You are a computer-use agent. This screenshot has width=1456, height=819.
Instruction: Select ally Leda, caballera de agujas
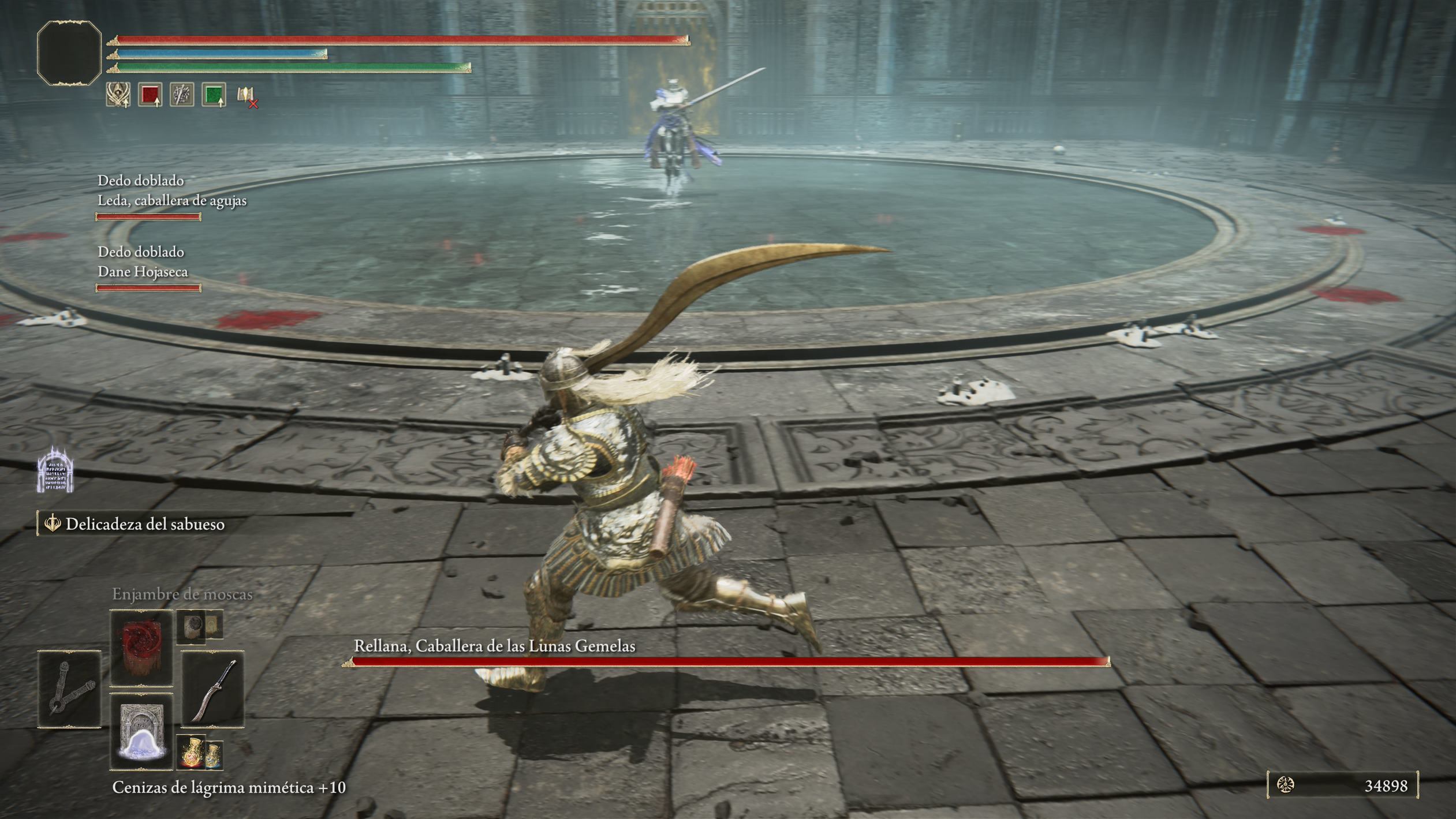tap(171, 200)
